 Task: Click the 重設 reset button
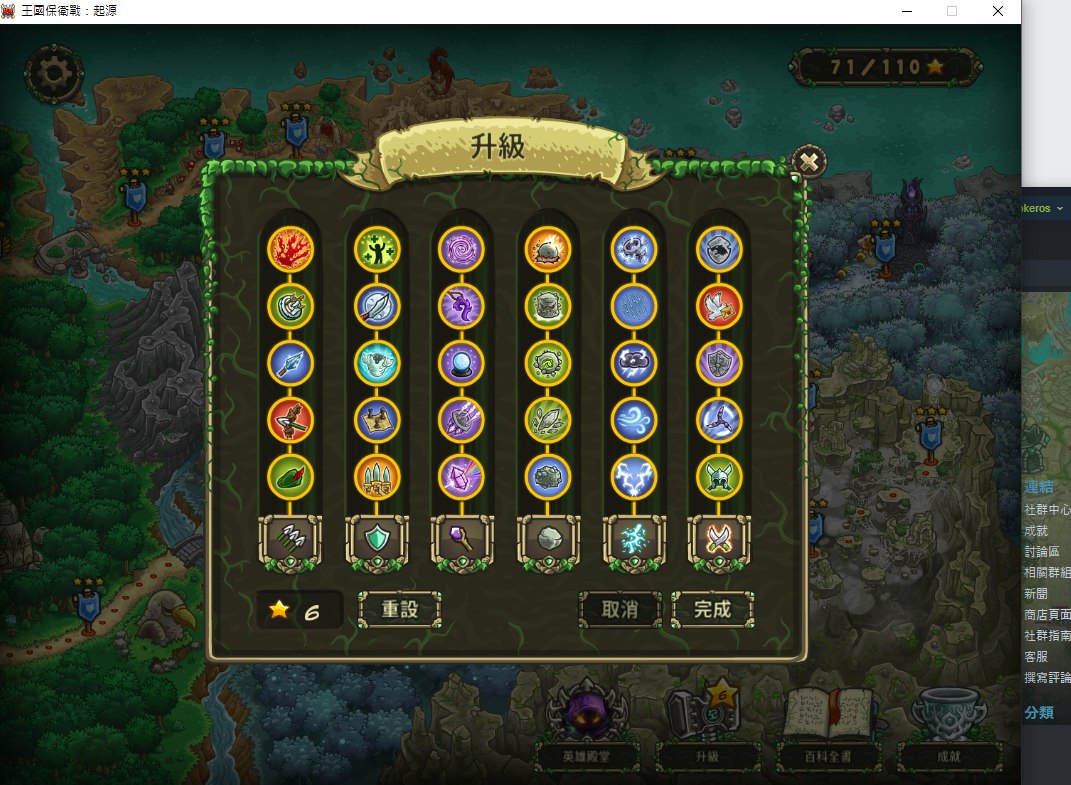click(399, 609)
